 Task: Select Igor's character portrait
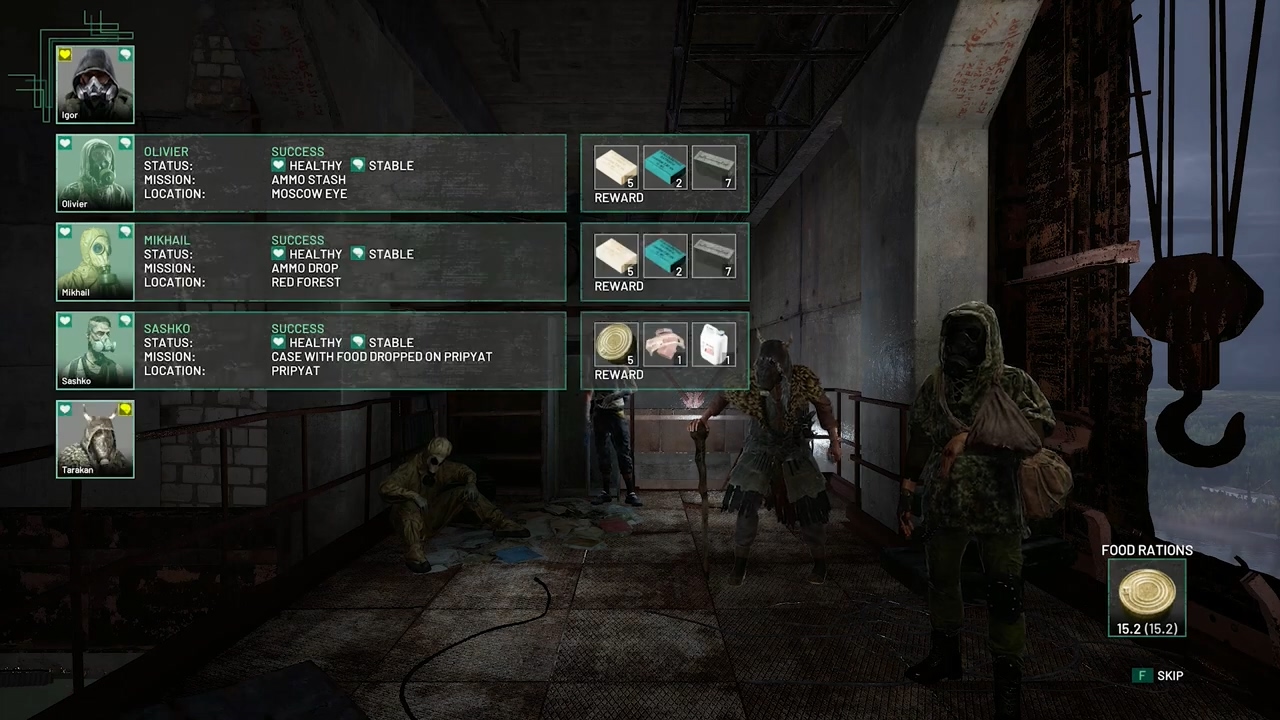[95, 84]
